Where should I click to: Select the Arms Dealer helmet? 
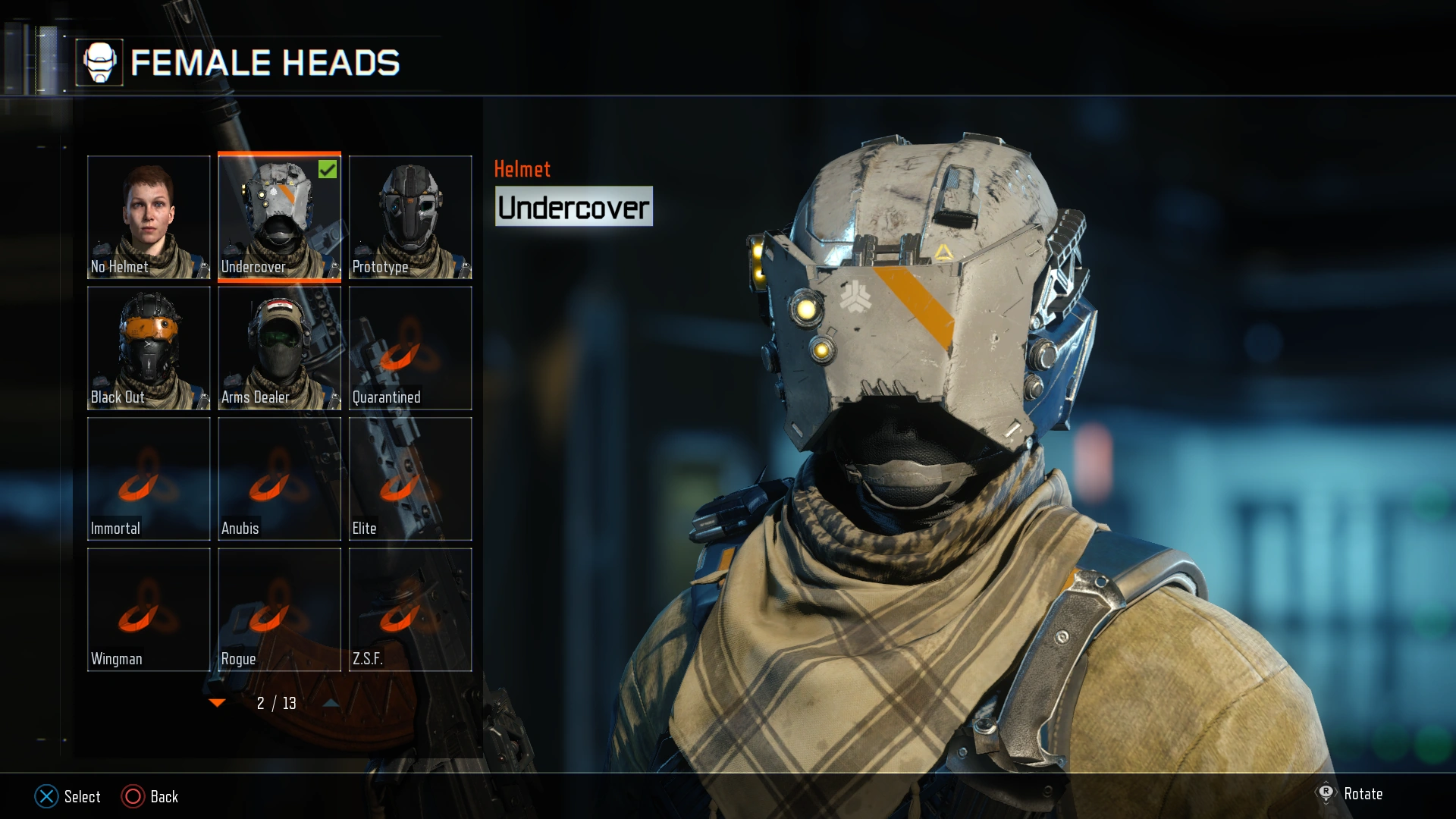(279, 347)
